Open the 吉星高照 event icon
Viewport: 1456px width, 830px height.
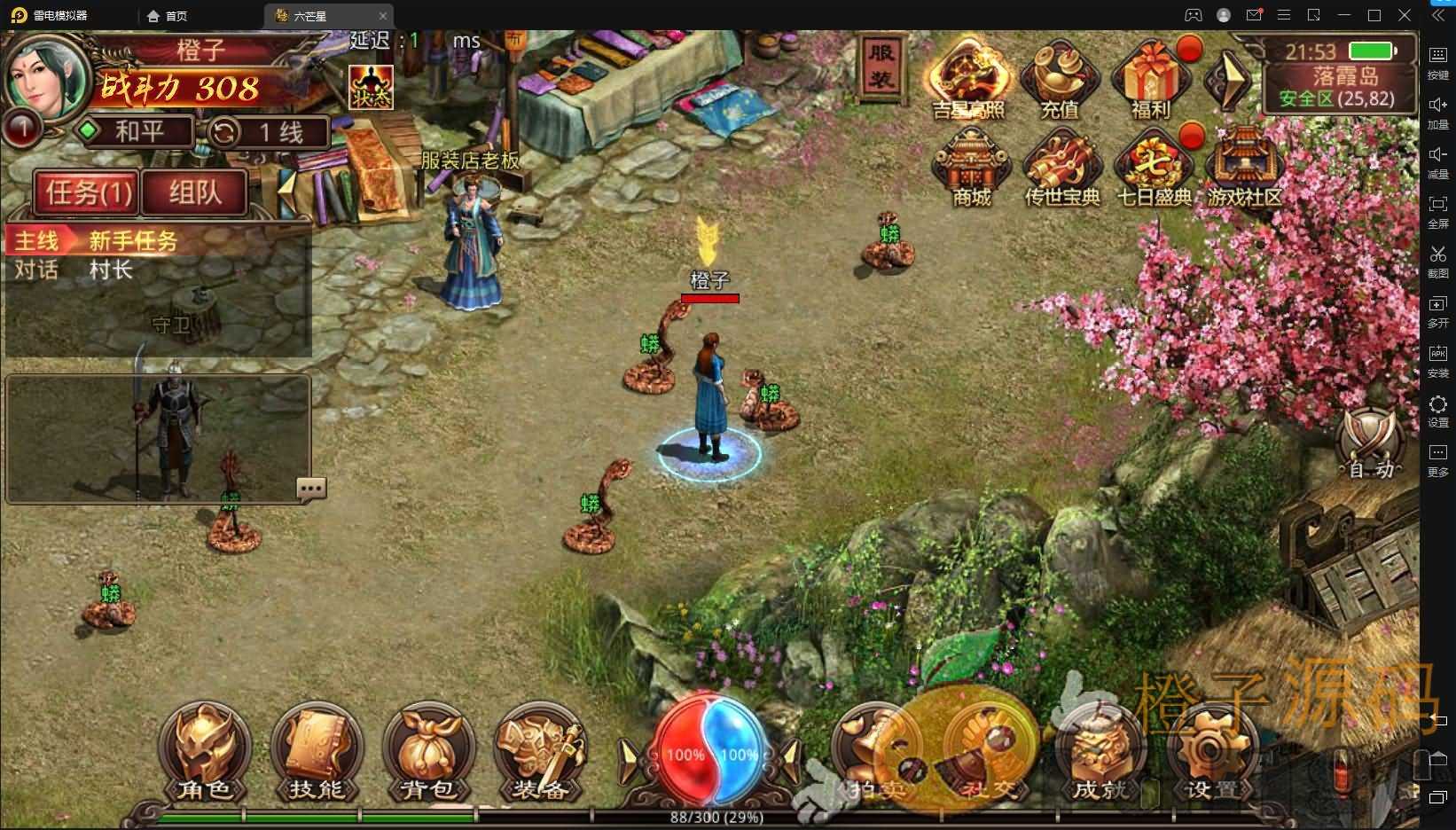(967, 80)
